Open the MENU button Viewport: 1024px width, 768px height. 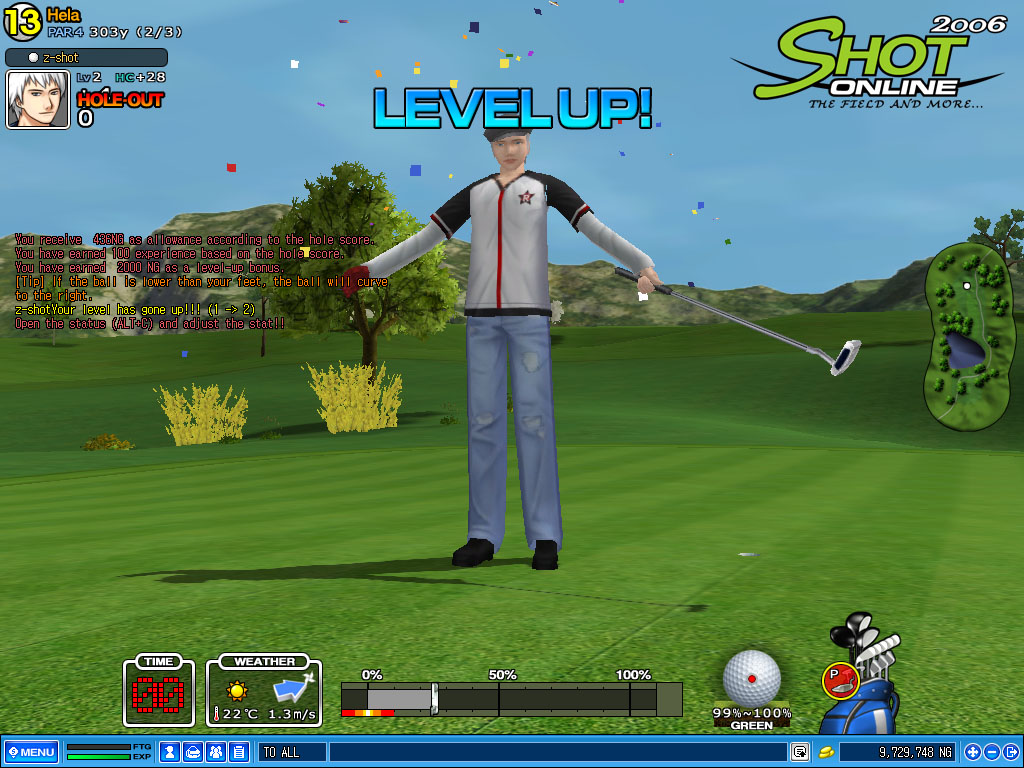(30, 751)
